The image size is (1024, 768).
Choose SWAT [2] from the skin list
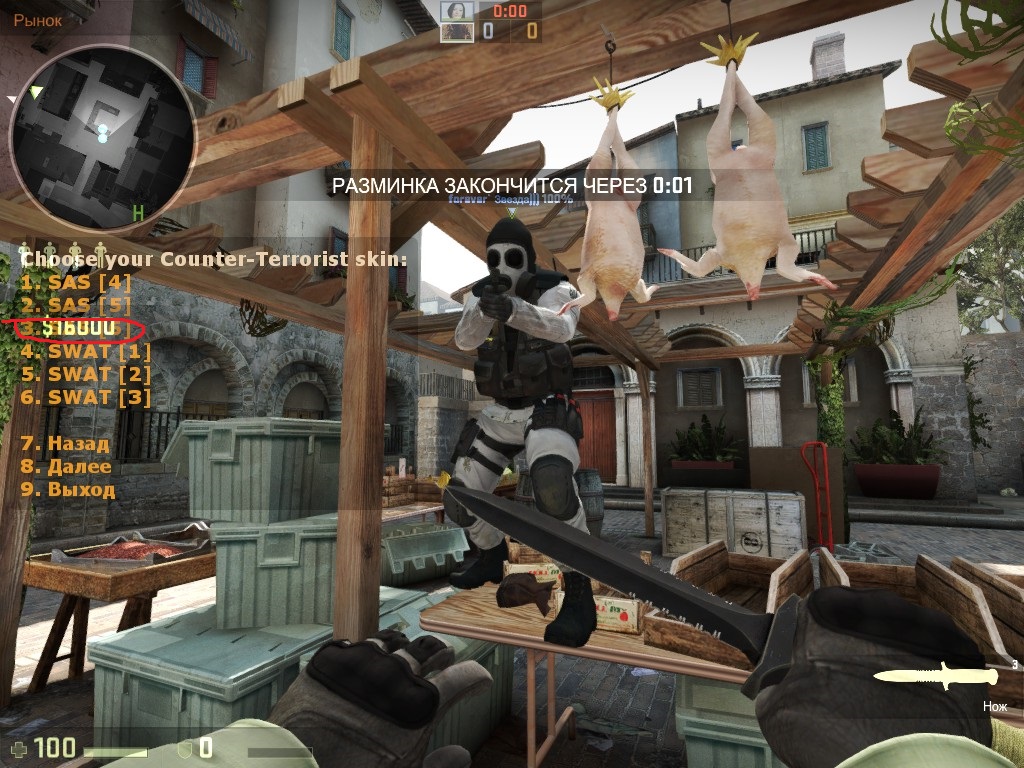[86, 374]
